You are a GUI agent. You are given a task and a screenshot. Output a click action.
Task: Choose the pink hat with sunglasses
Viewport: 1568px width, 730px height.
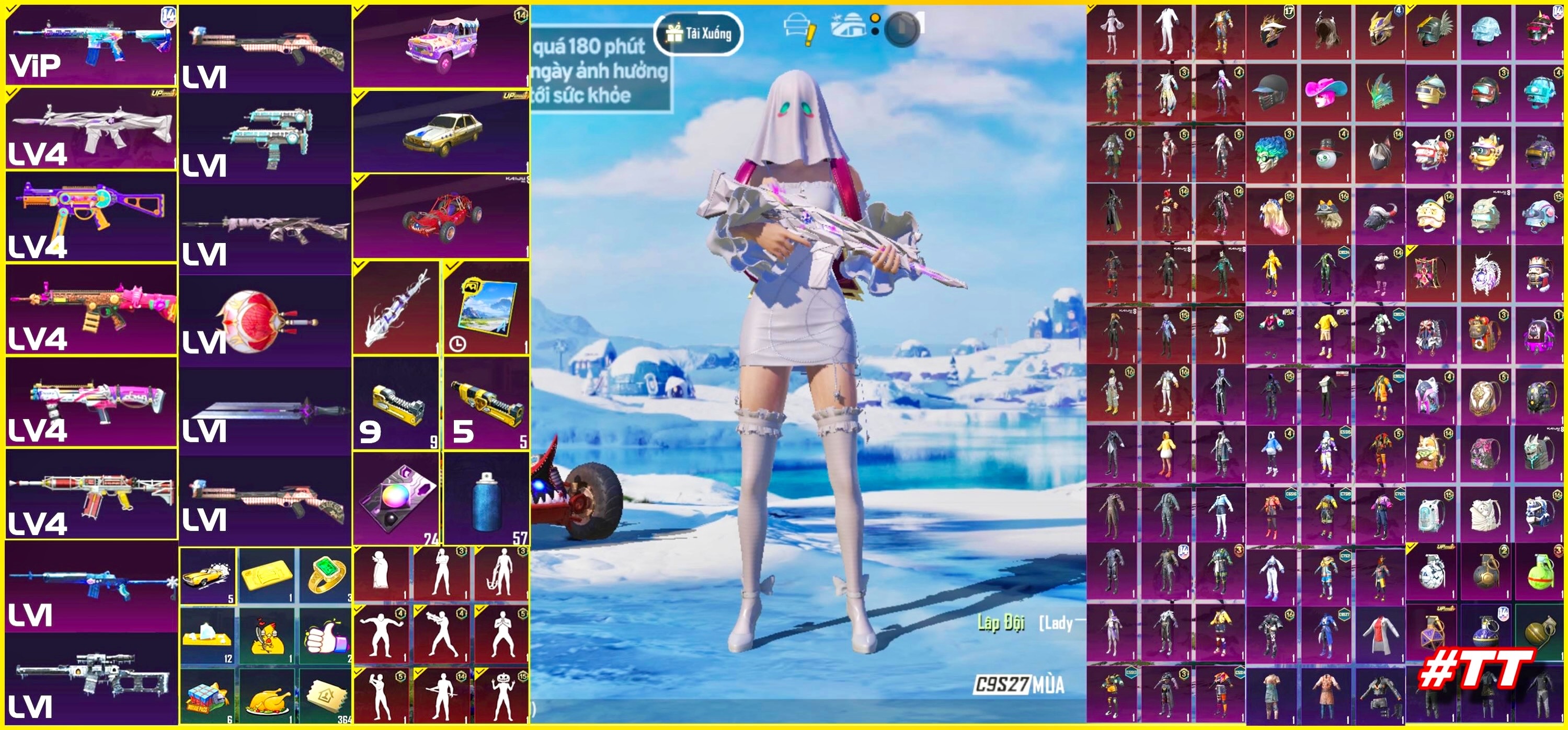(x=1326, y=92)
